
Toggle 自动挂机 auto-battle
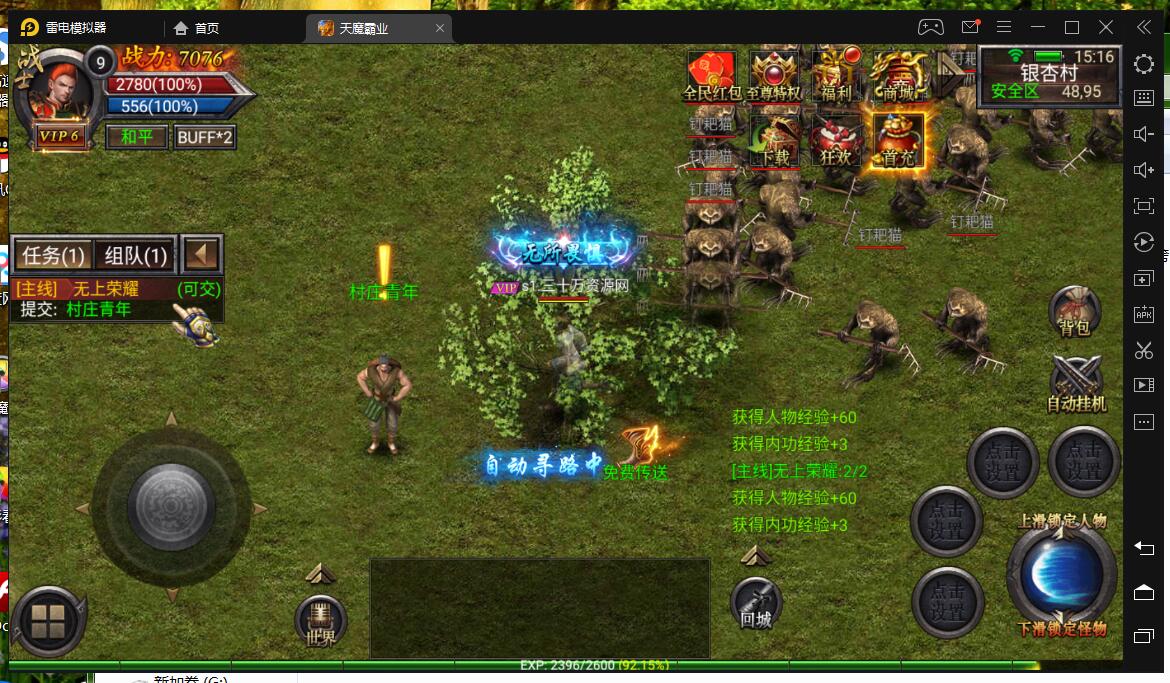tap(1076, 384)
